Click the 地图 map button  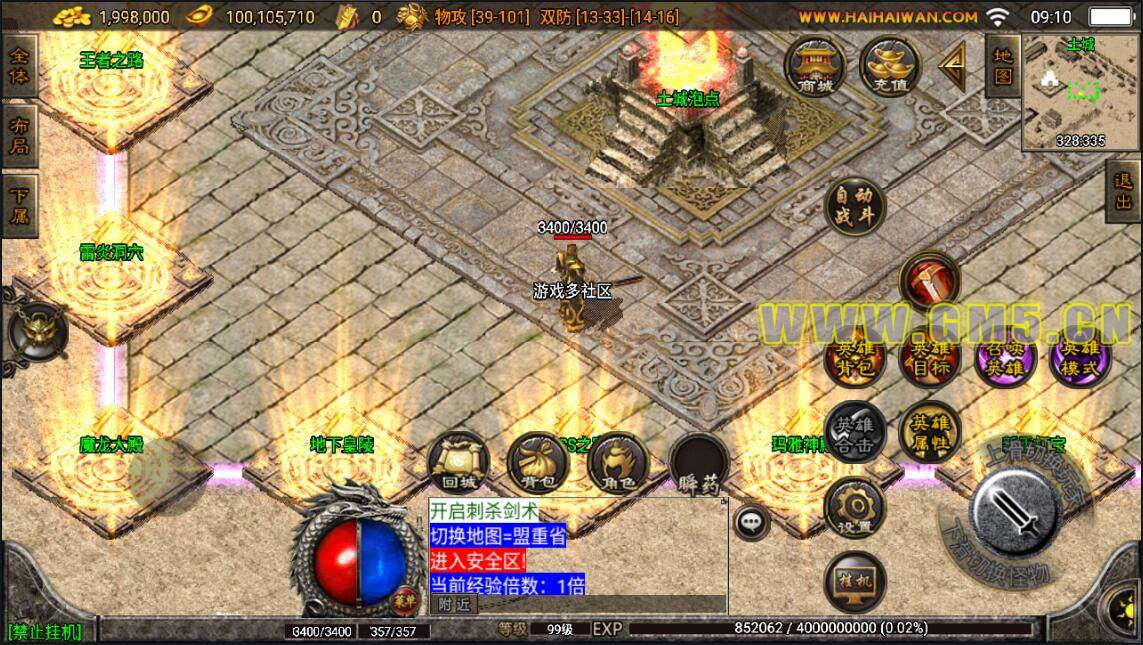click(1002, 66)
